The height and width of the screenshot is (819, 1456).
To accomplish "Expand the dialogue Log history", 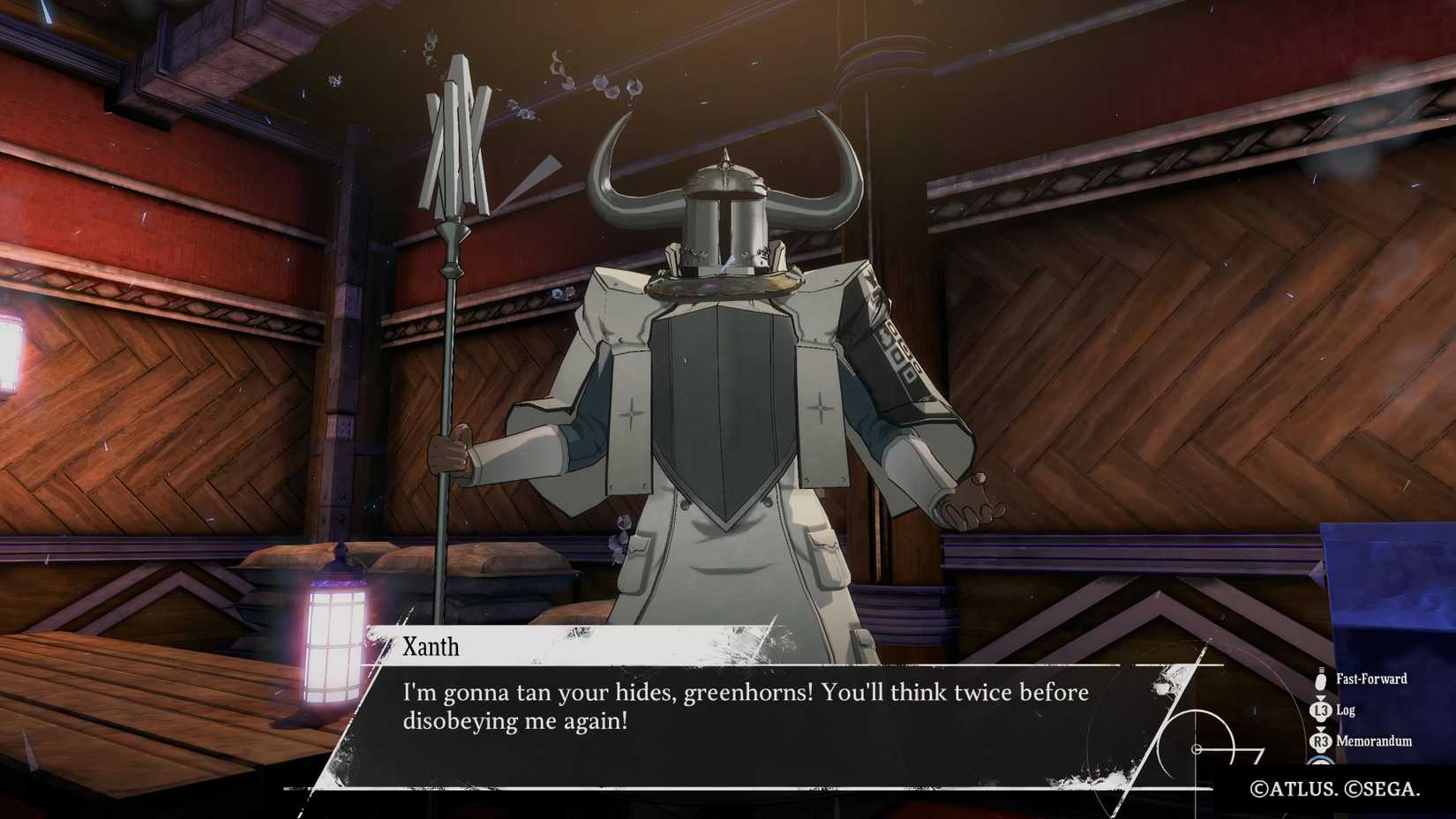I will tap(1347, 710).
